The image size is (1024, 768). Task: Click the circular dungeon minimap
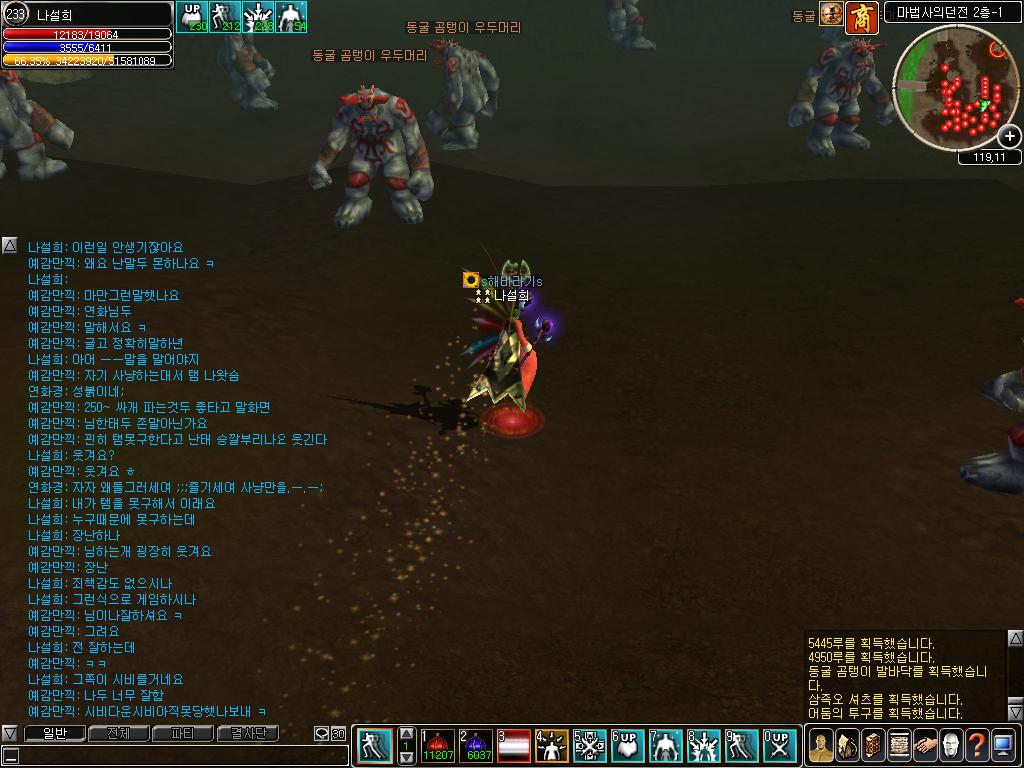click(x=954, y=88)
